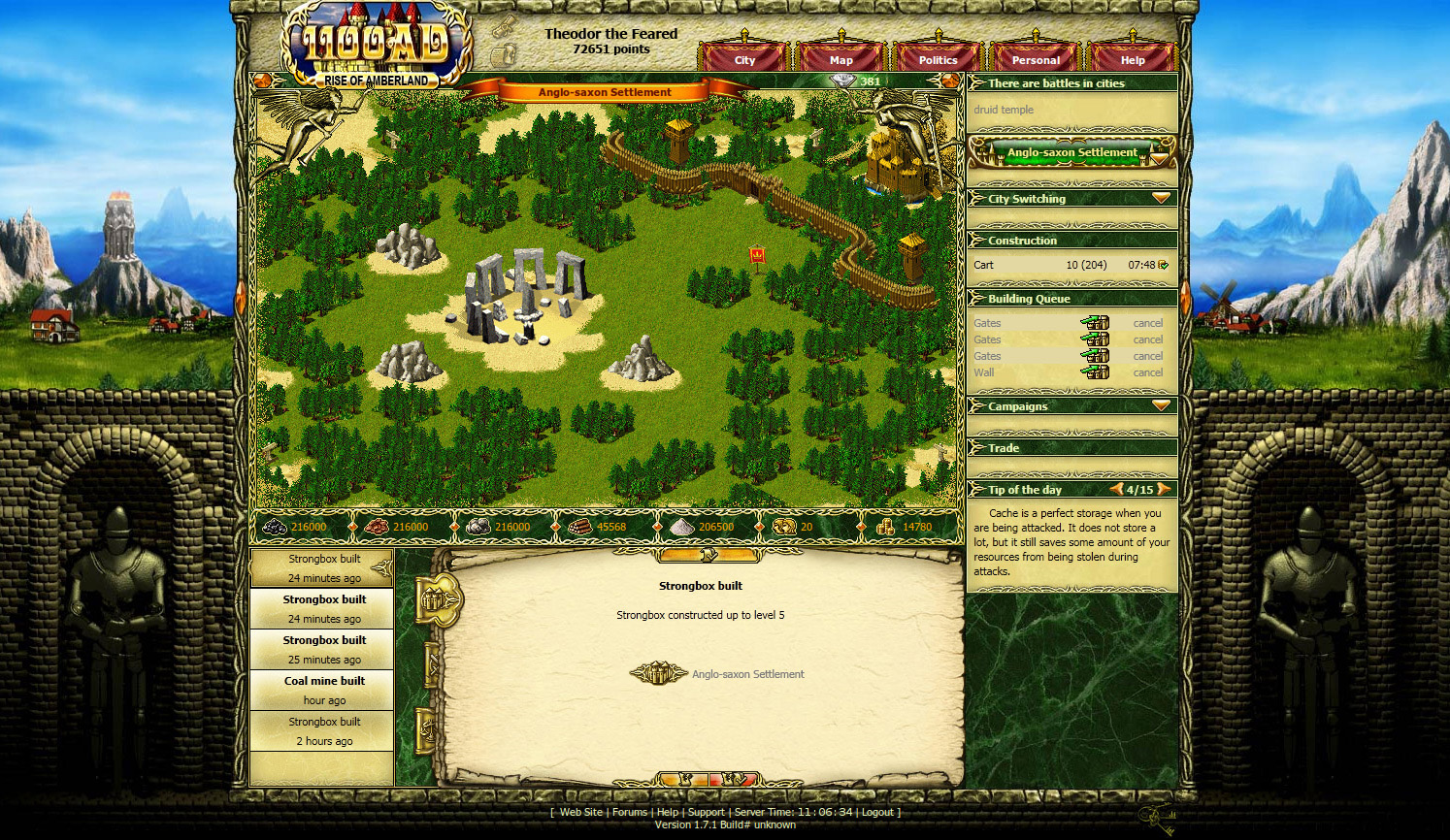Open the Politics tab
Screen dimensions: 1450x840
coord(938,59)
